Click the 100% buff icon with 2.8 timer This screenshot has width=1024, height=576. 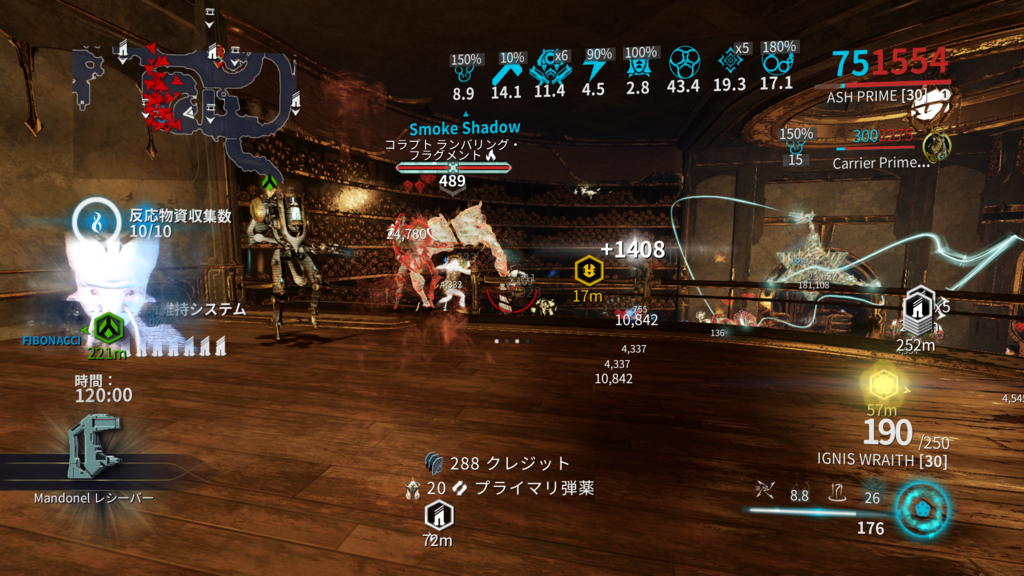[x=638, y=68]
